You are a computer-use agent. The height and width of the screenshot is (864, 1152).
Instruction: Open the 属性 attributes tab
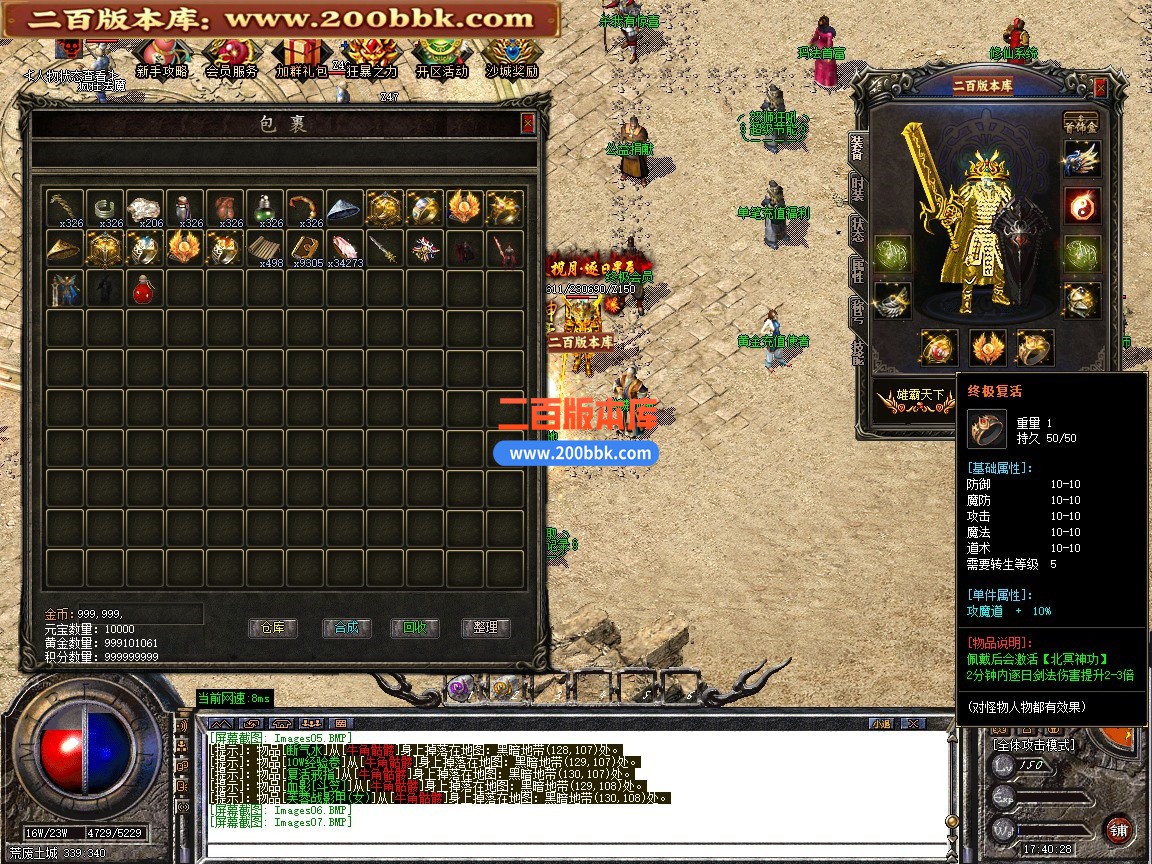(858, 268)
